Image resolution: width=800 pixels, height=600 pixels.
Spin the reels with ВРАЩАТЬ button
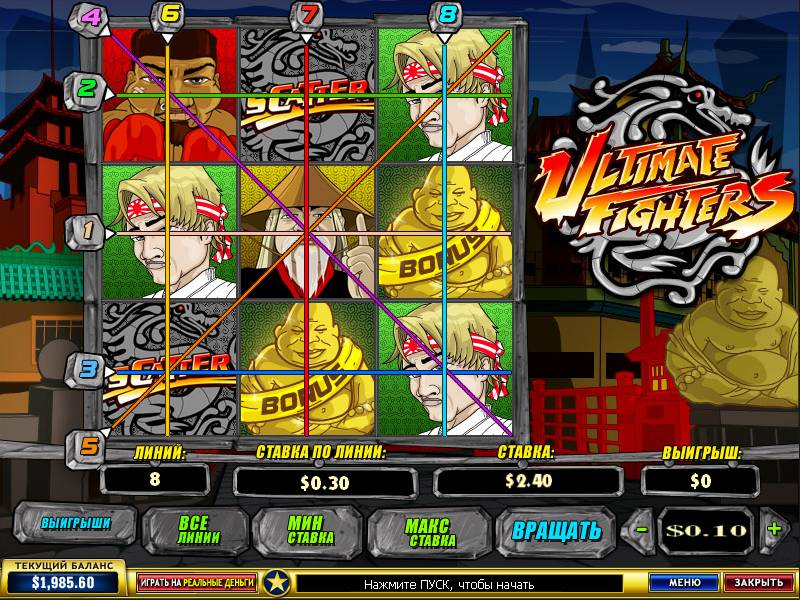coord(556,529)
